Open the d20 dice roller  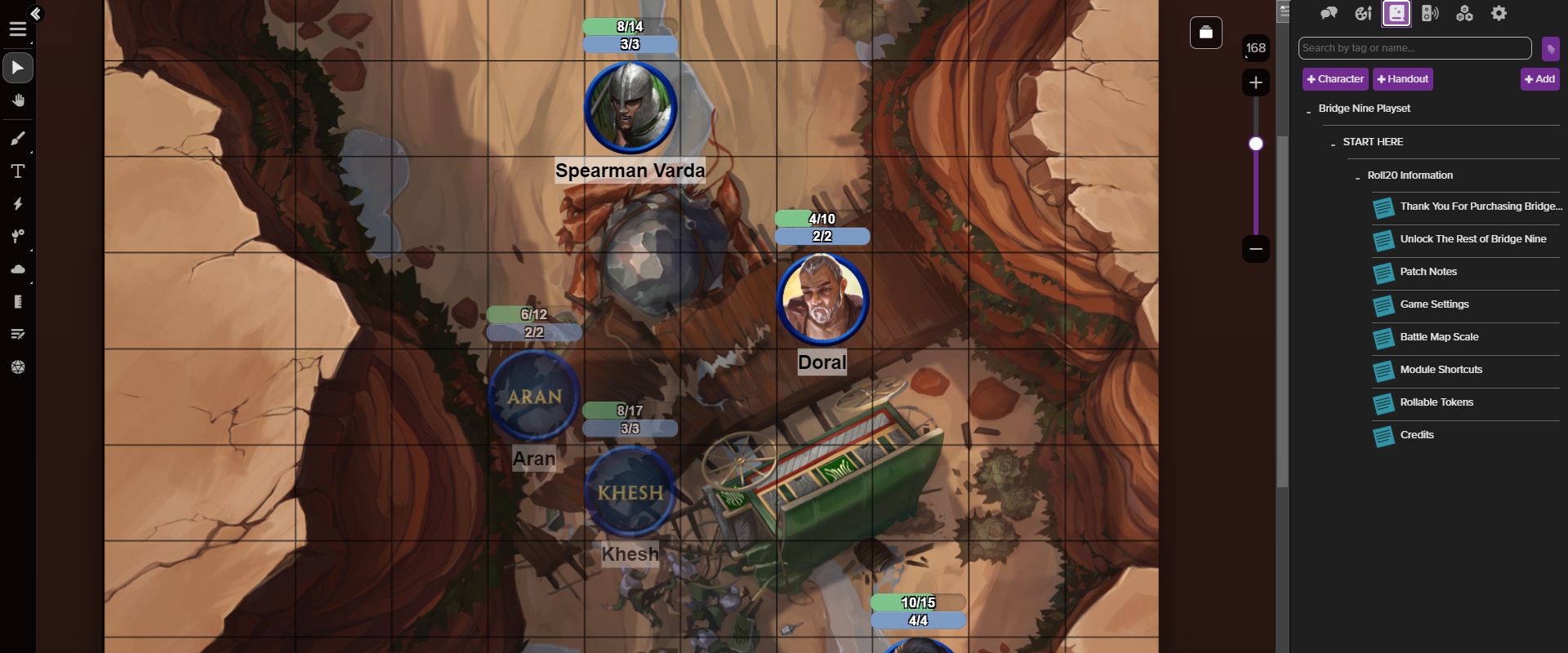(18, 366)
